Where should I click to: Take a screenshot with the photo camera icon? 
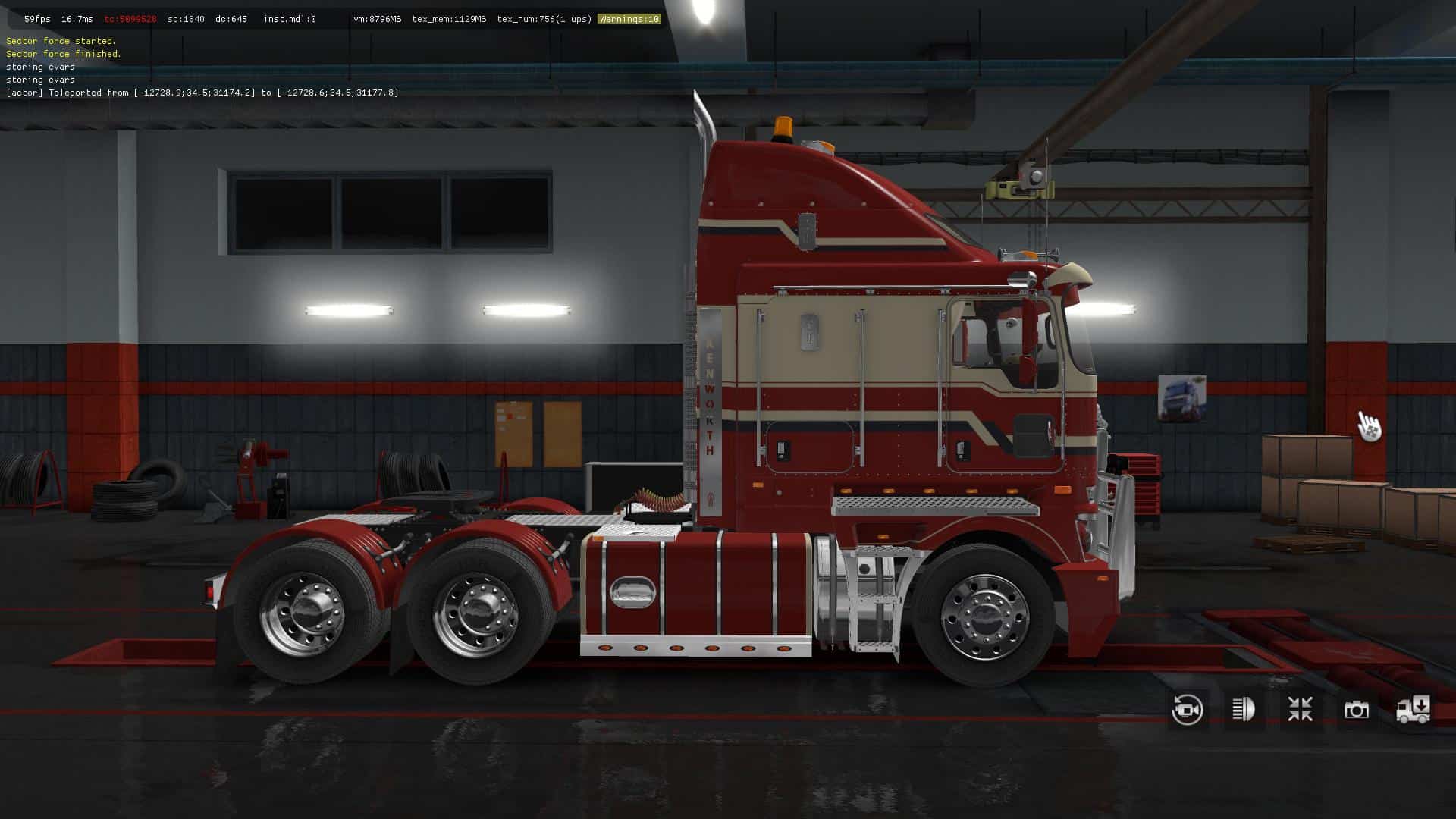point(1356,710)
